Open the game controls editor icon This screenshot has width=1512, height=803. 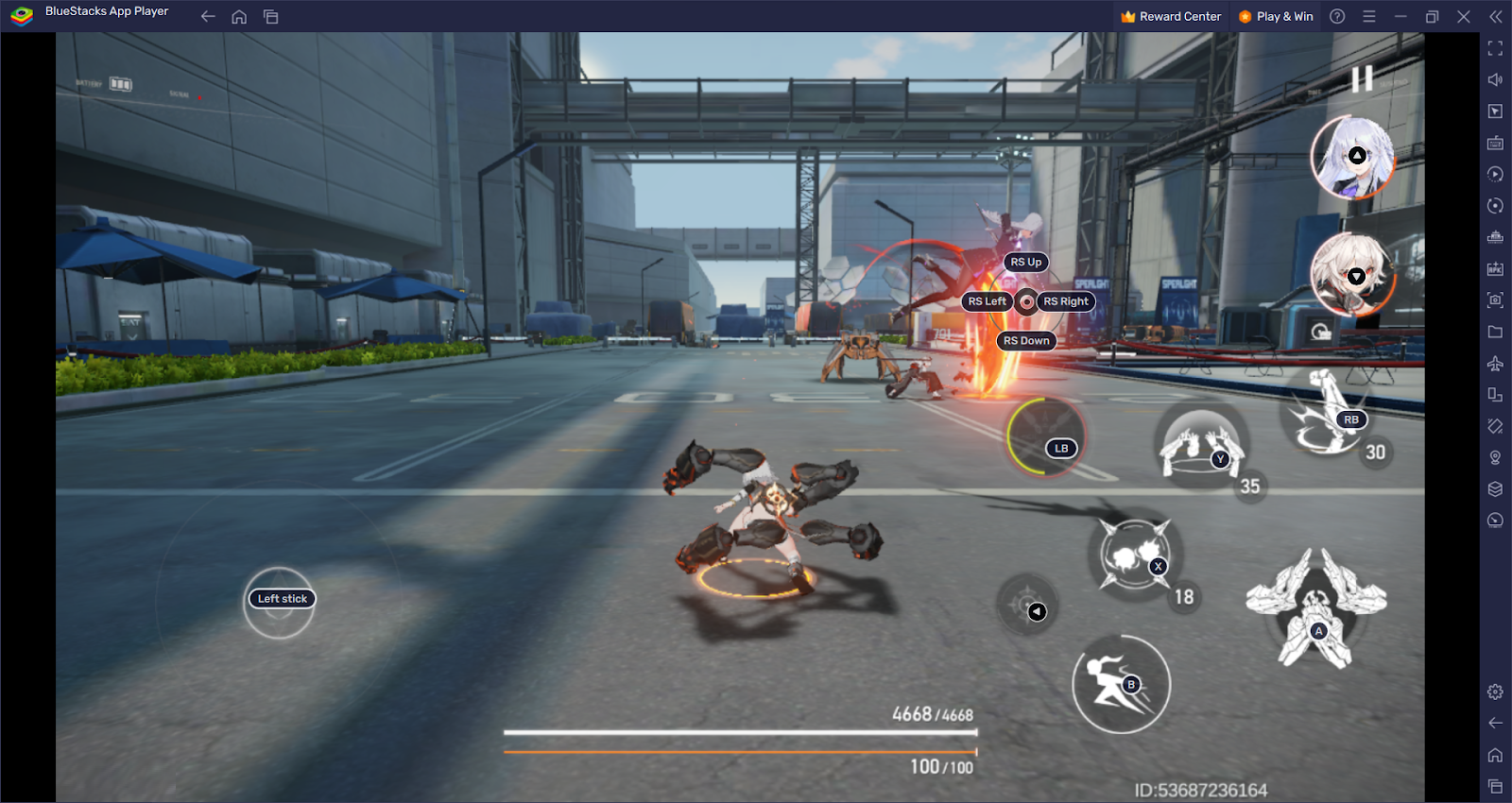coord(1496,111)
